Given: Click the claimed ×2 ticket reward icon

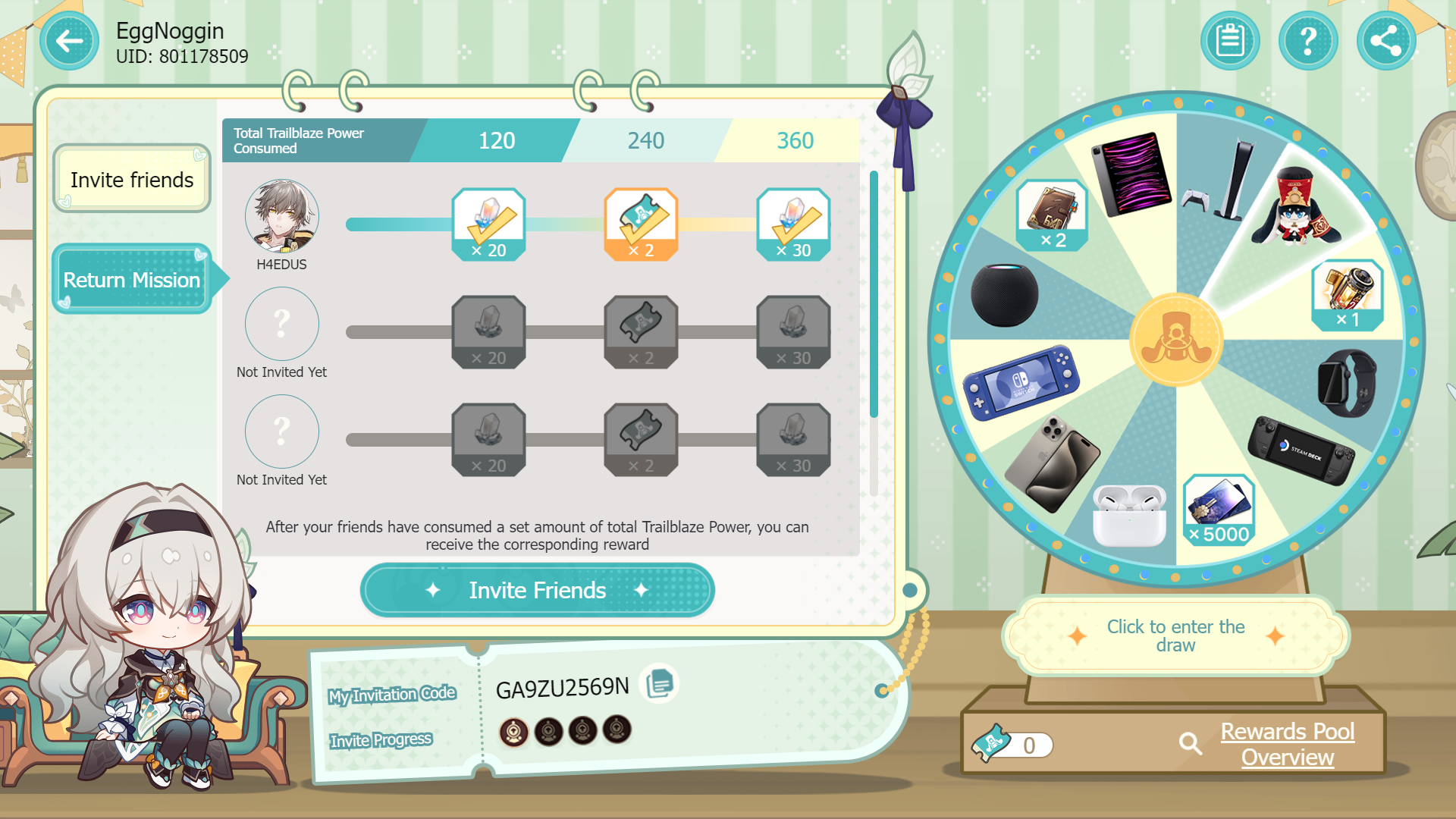Looking at the screenshot, I should pos(642,224).
